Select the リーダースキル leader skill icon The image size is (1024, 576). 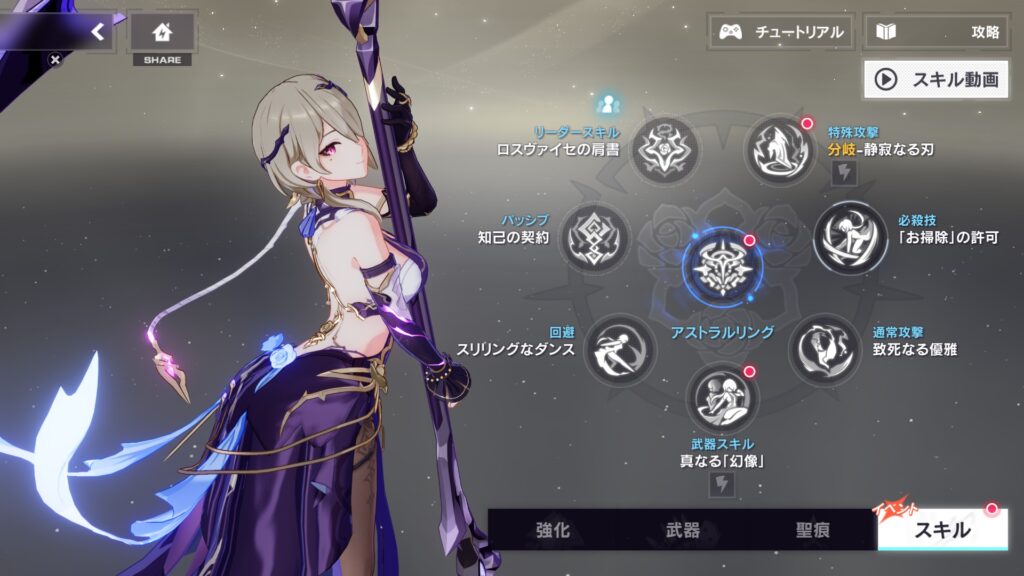point(665,150)
